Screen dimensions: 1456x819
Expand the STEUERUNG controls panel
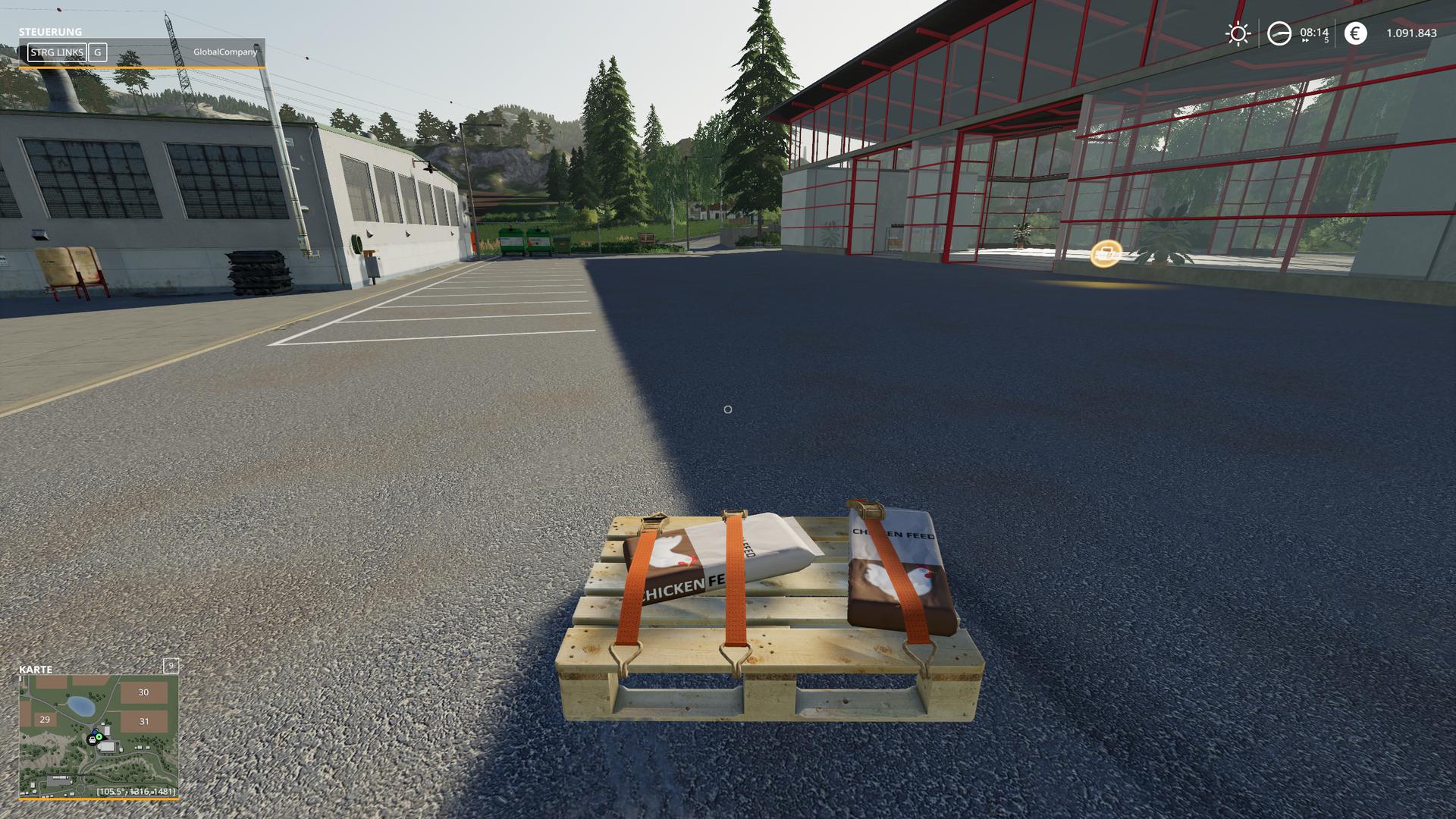click(49, 33)
